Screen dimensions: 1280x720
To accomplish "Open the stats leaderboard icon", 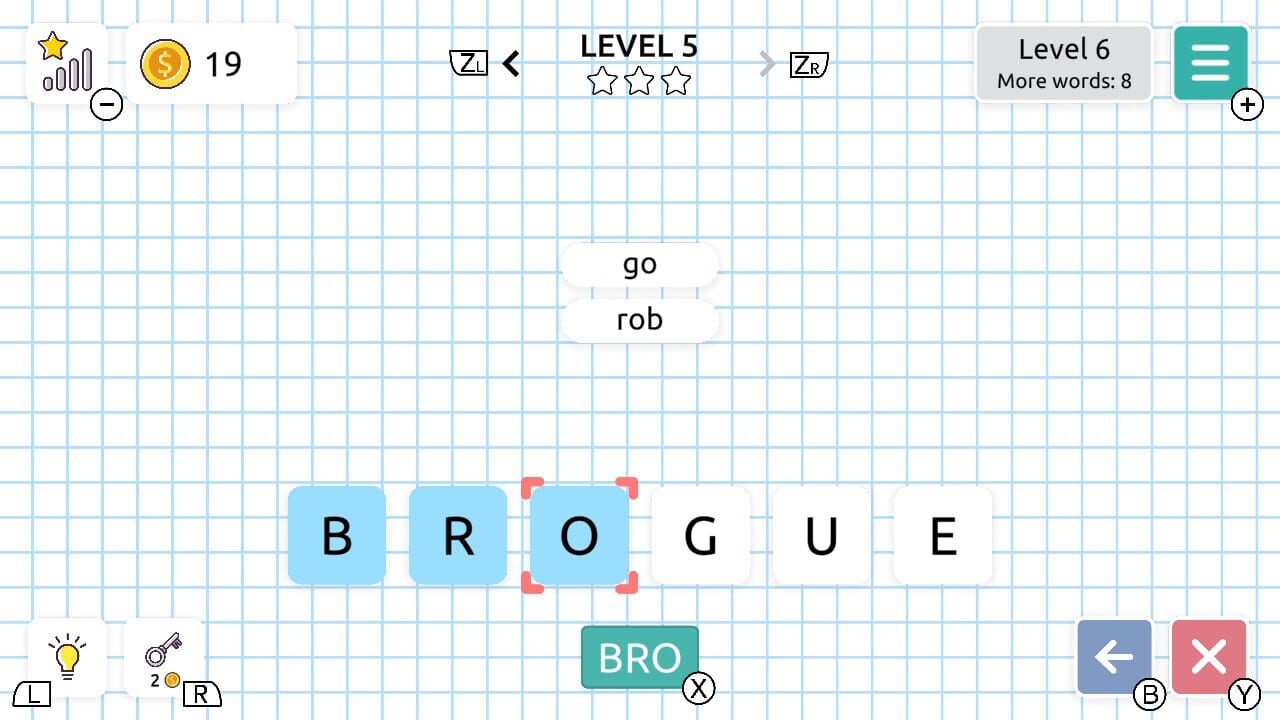I will click(x=63, y=62).
